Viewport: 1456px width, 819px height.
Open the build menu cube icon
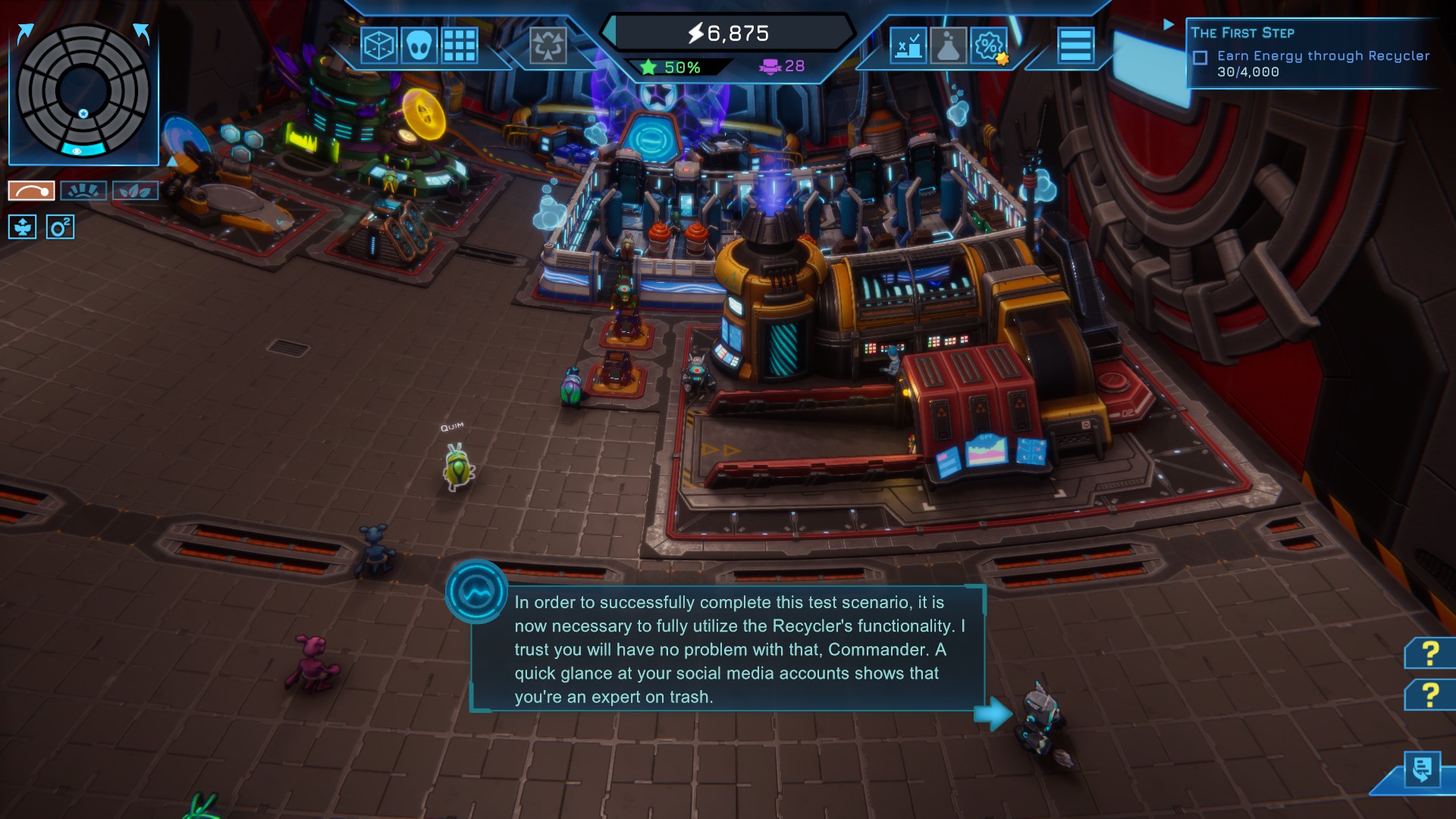pos(378,46)
